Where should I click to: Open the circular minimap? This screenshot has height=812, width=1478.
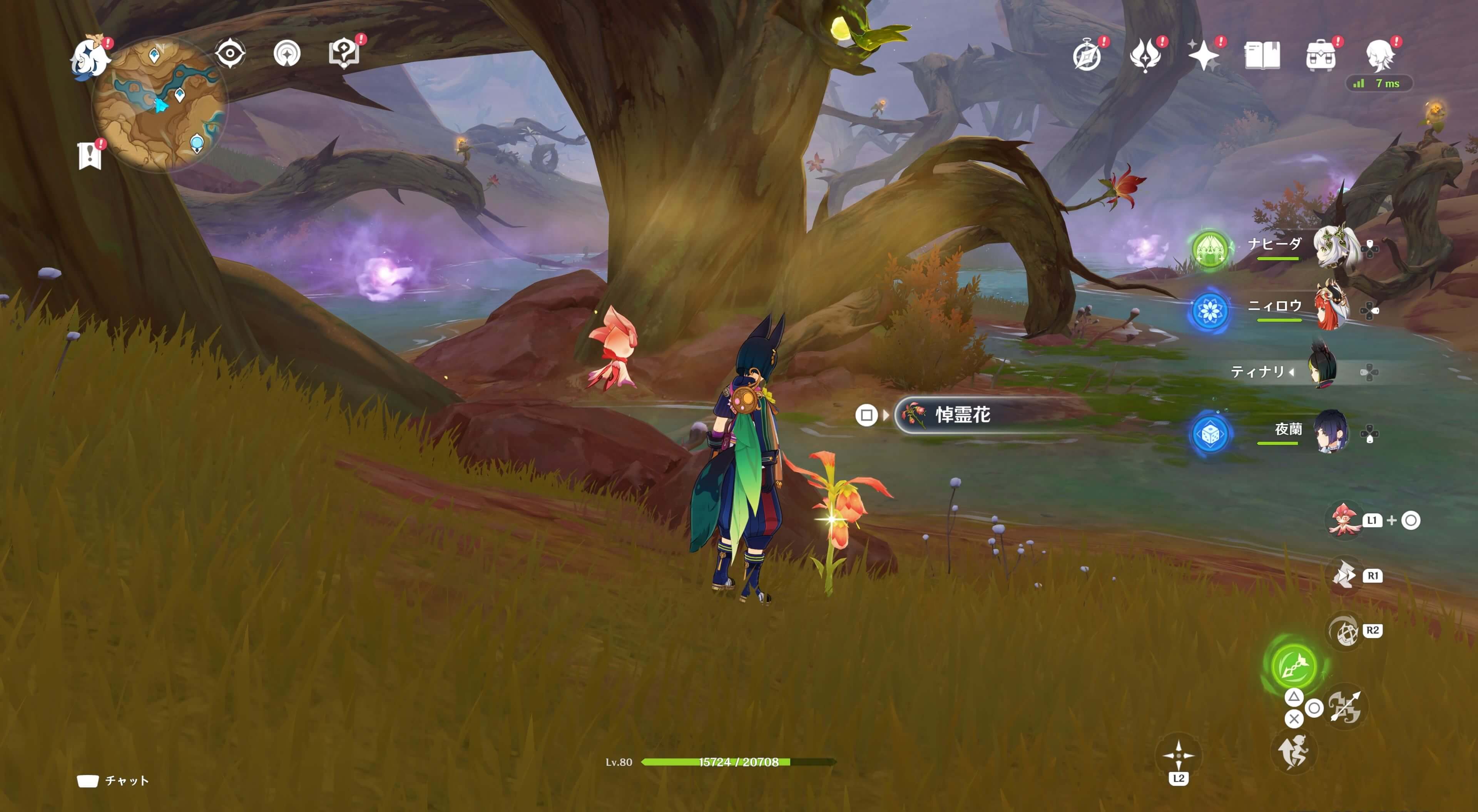click(160, 104)
